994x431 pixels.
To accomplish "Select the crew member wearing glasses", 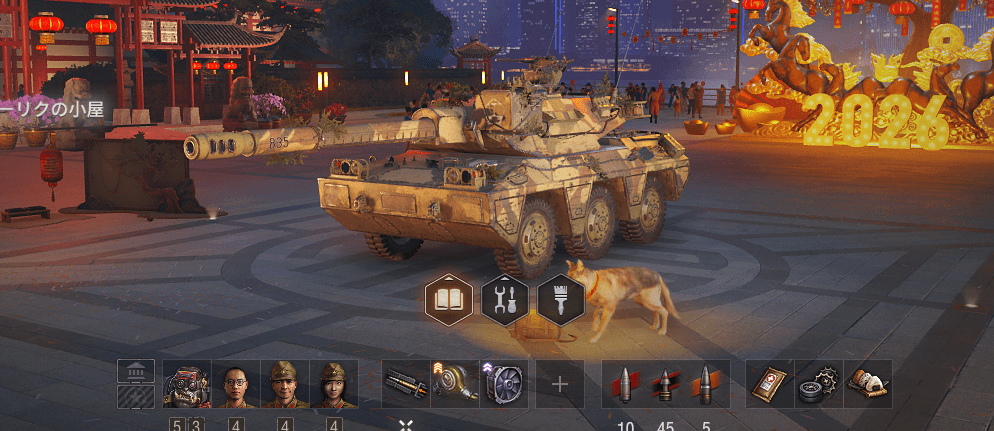I will click(x=235, y=384).
